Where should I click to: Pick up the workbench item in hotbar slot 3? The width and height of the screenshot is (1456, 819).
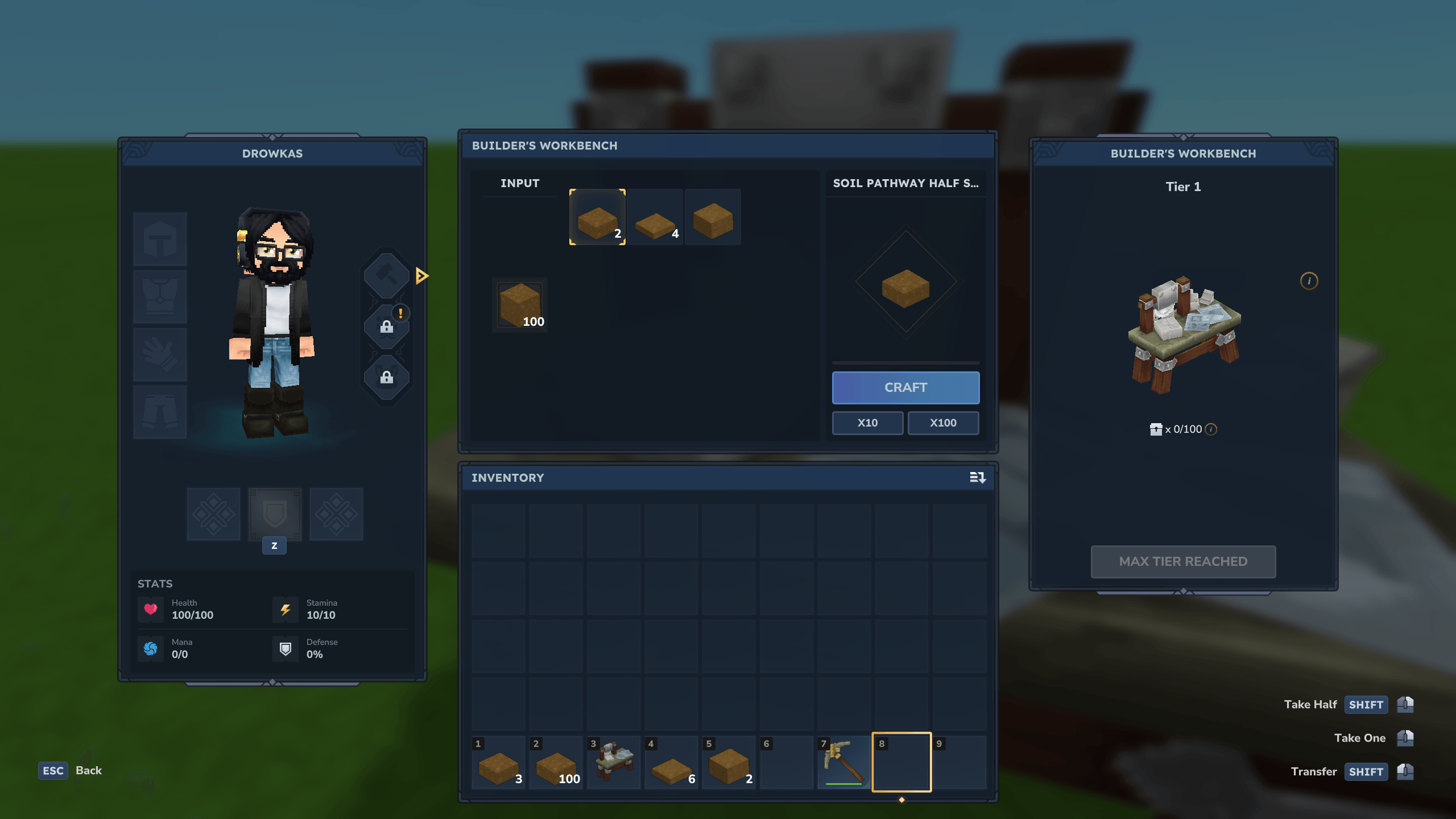614,763
